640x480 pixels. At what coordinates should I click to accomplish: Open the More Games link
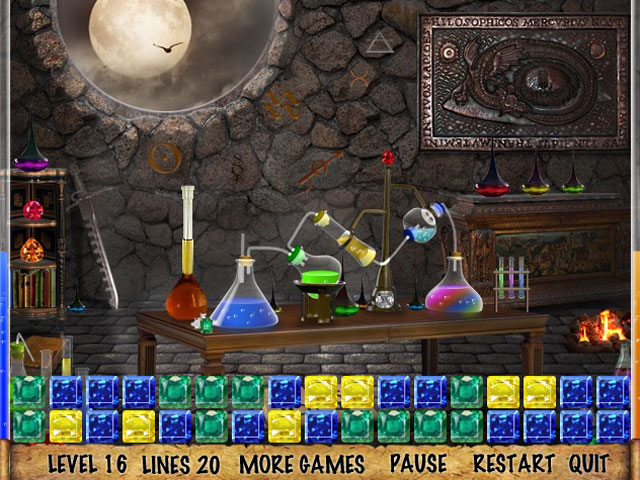click(x=302, y=463)
